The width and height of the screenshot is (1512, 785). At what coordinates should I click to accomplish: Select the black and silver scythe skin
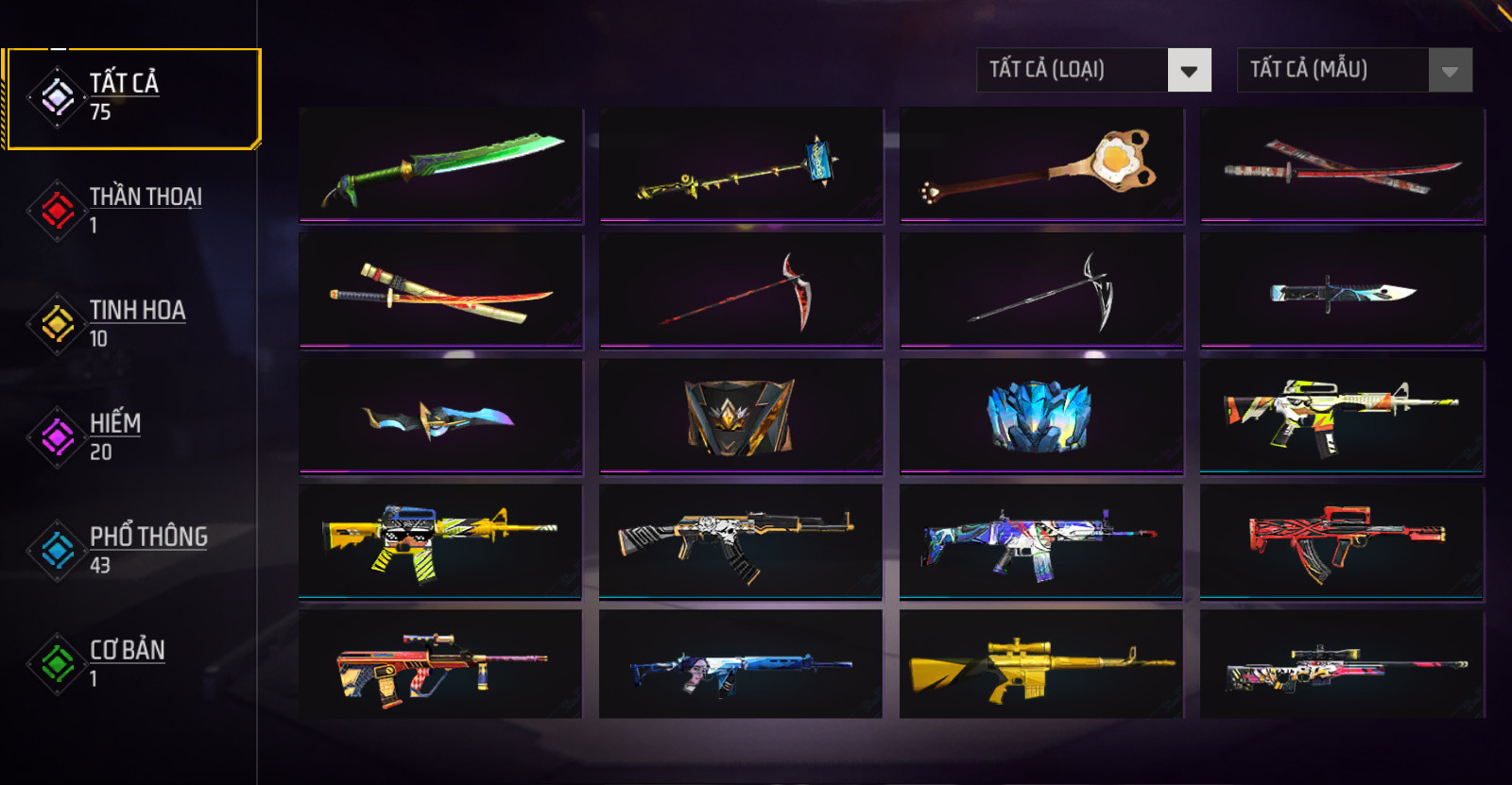(x=1041, y=291)
